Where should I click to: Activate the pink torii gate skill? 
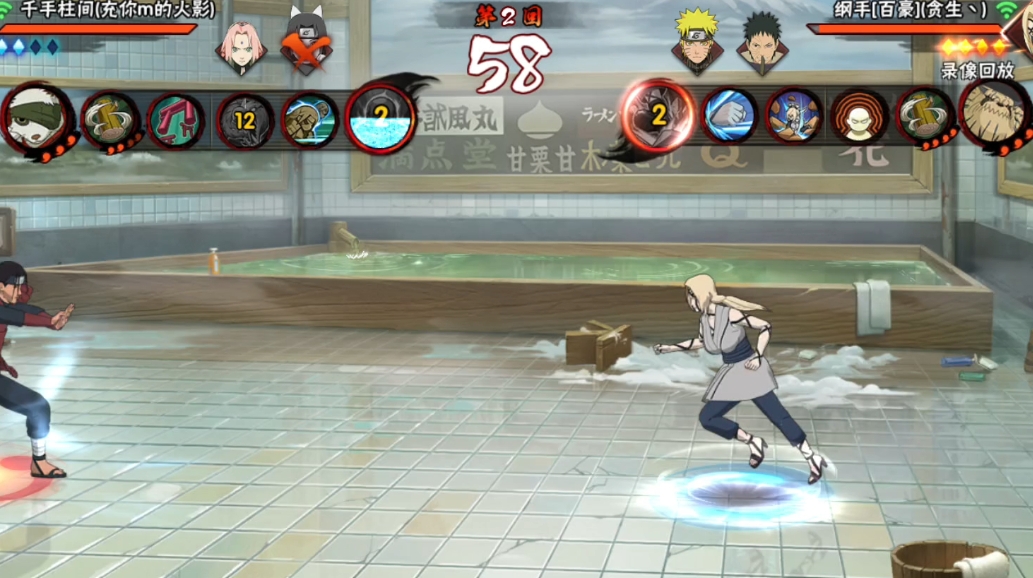point(175,120)
